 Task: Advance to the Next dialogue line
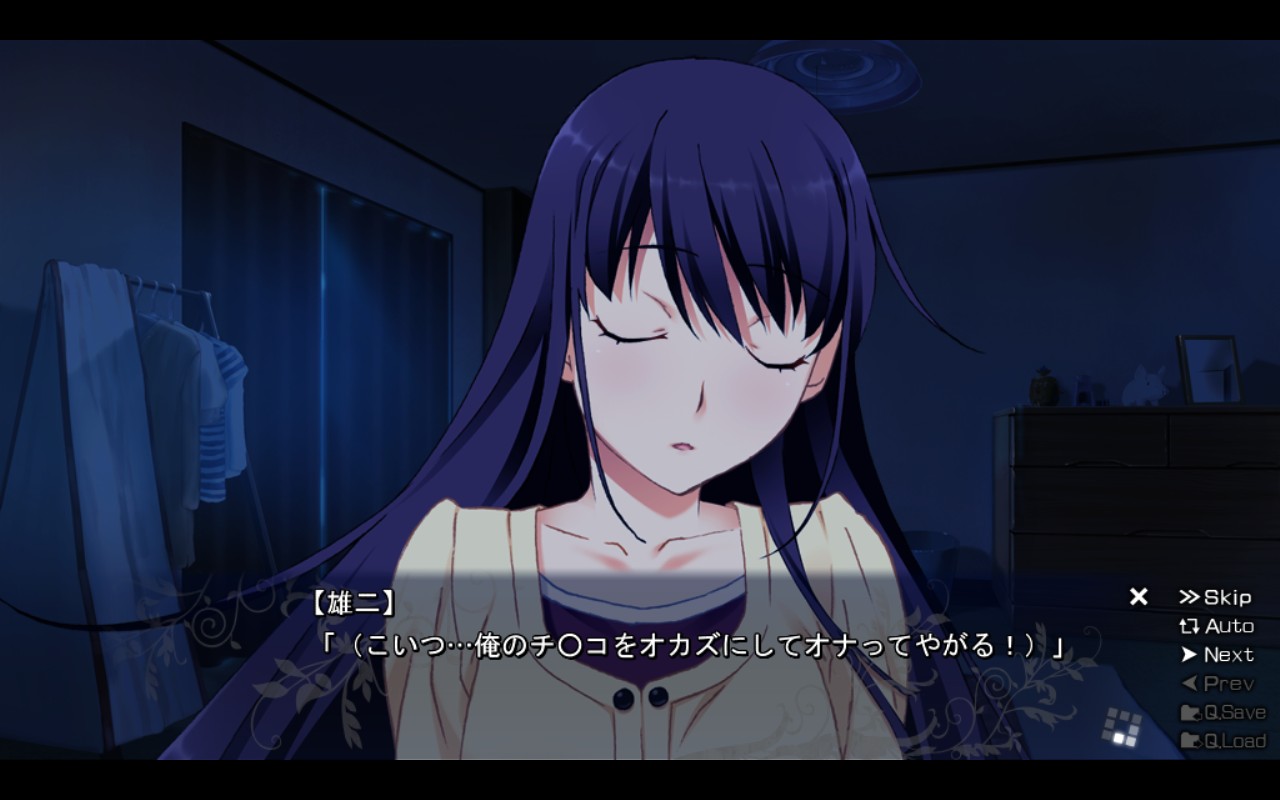[1216, 655]
